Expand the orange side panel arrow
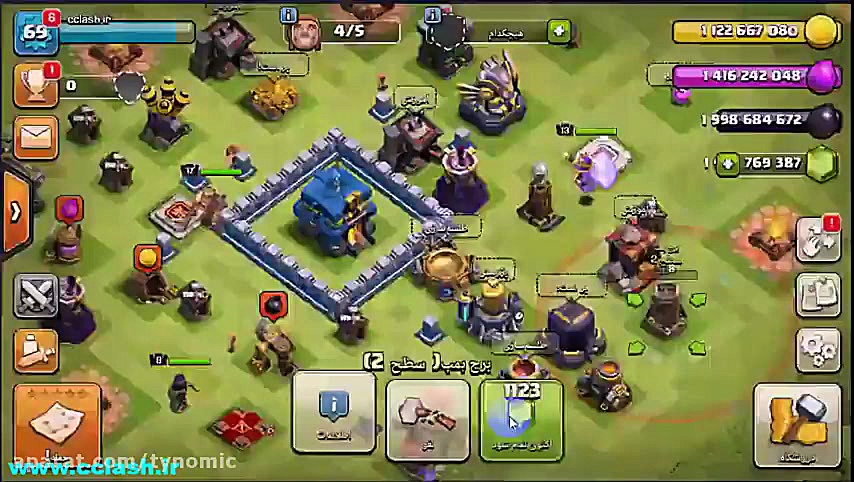This screenshot has width=854, height=482. pos(15,211)
